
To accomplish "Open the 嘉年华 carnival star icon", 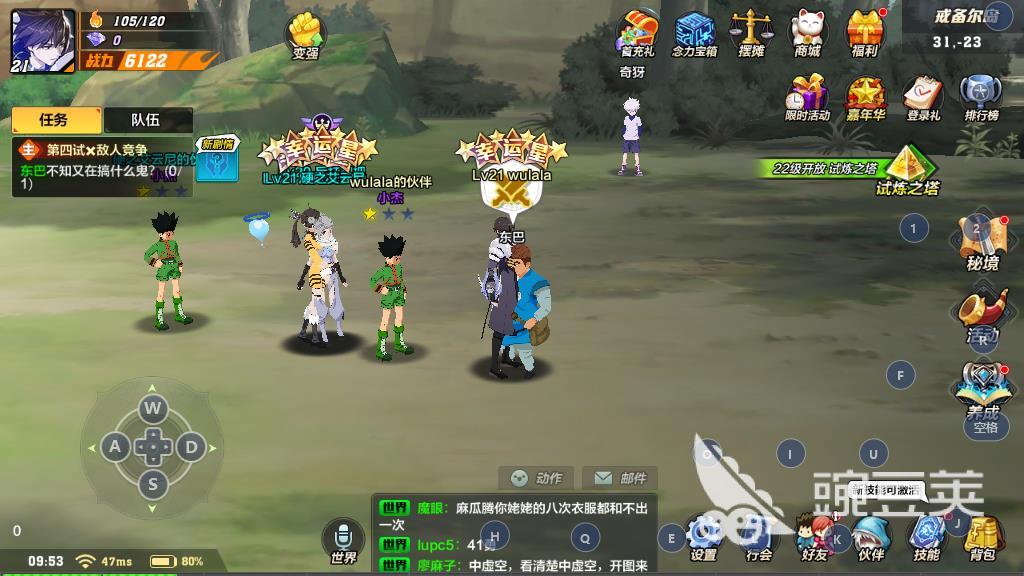I will tap(864, 97).
